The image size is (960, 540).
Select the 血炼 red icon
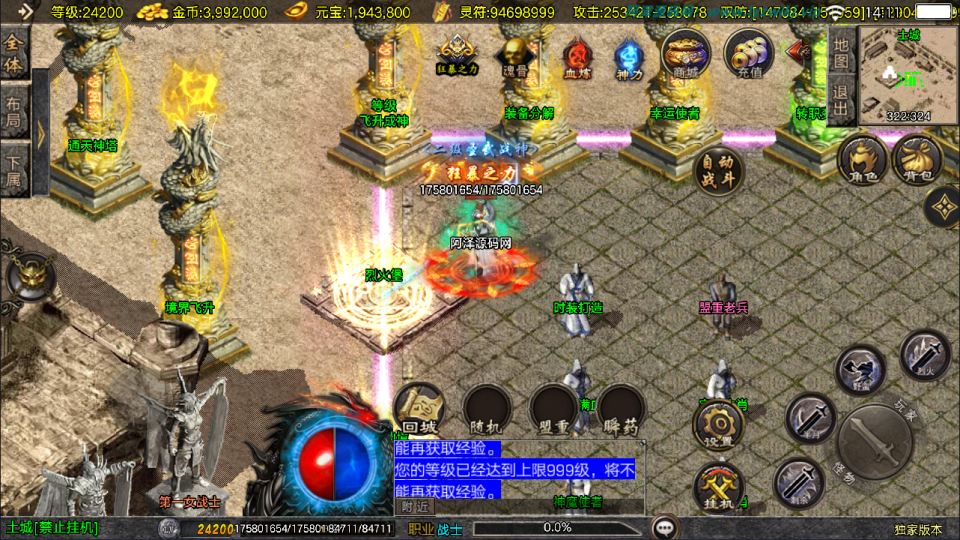(575, 55)
